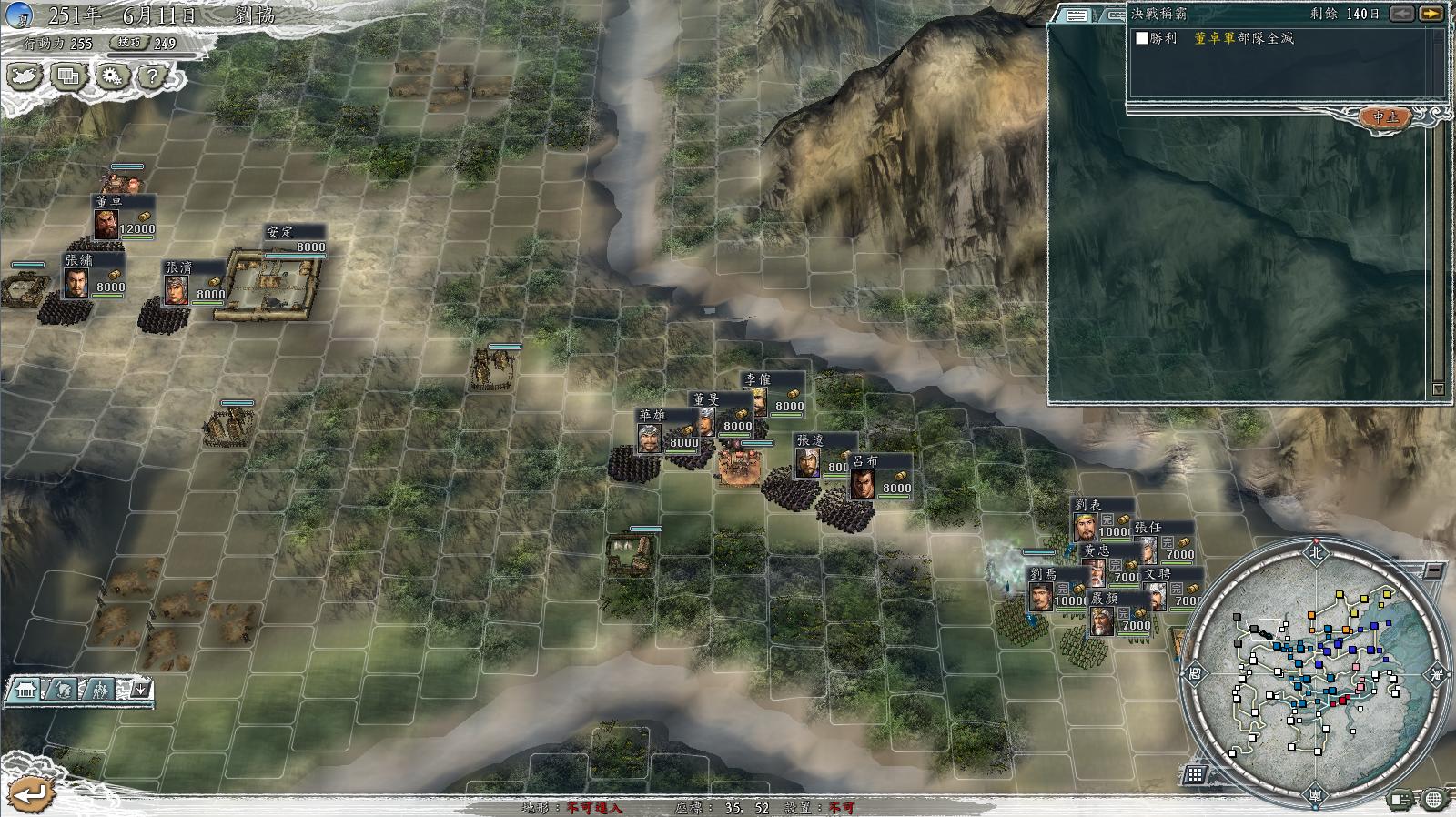
Task: Rotate view south with the 南 marker
Action: (x=1316, y=797)
